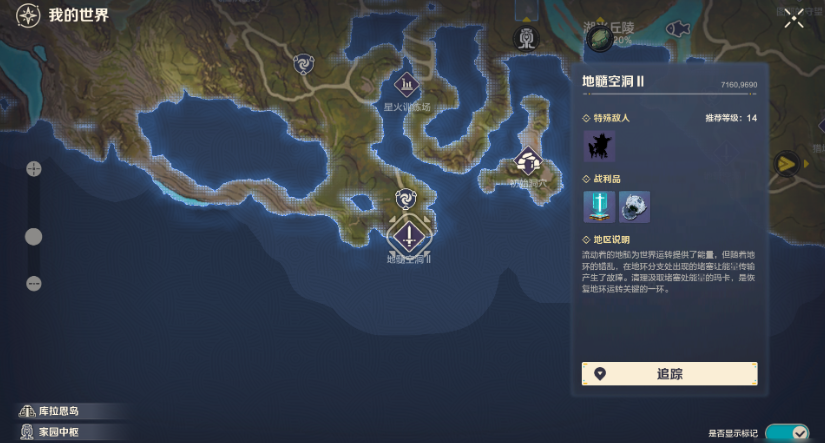The height and width of the screenshot is (443, 825).
Task: View the blue sword loot reward
Action: coord(600,206)
